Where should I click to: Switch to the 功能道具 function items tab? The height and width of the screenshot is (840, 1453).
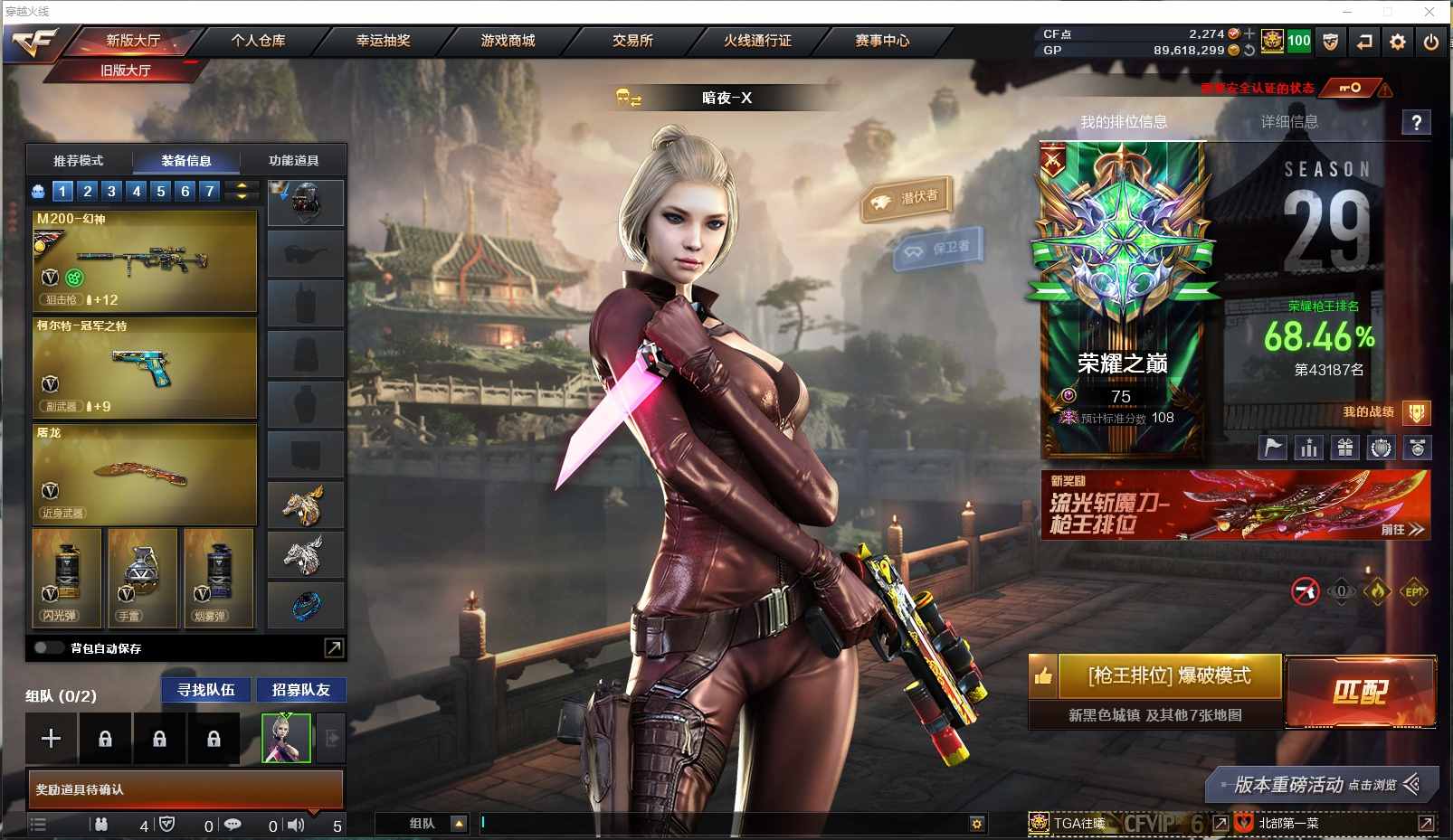[293, 161]
